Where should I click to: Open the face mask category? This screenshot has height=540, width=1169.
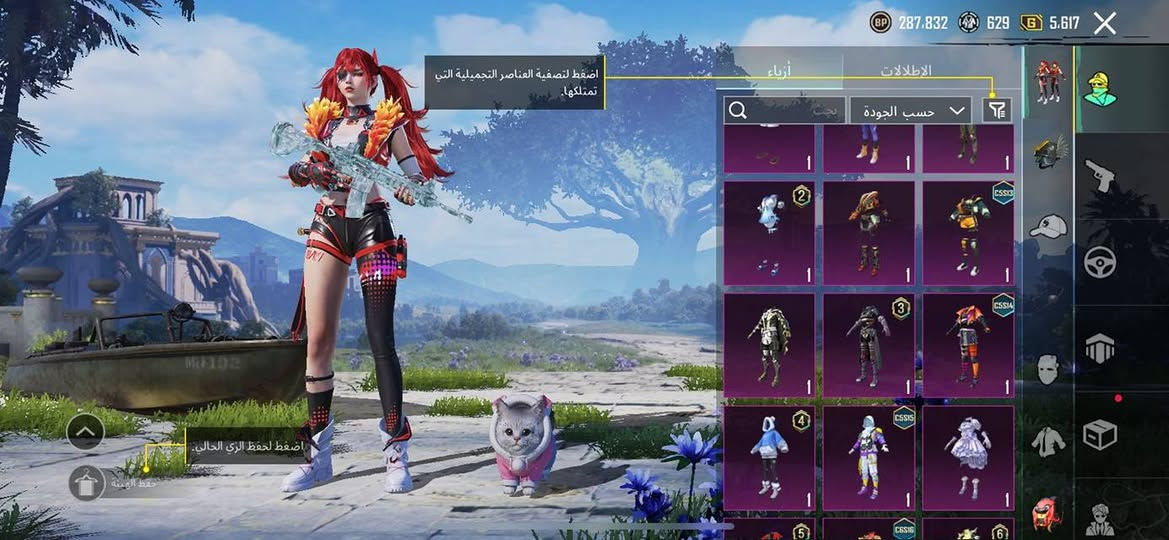pos(1047,369)
